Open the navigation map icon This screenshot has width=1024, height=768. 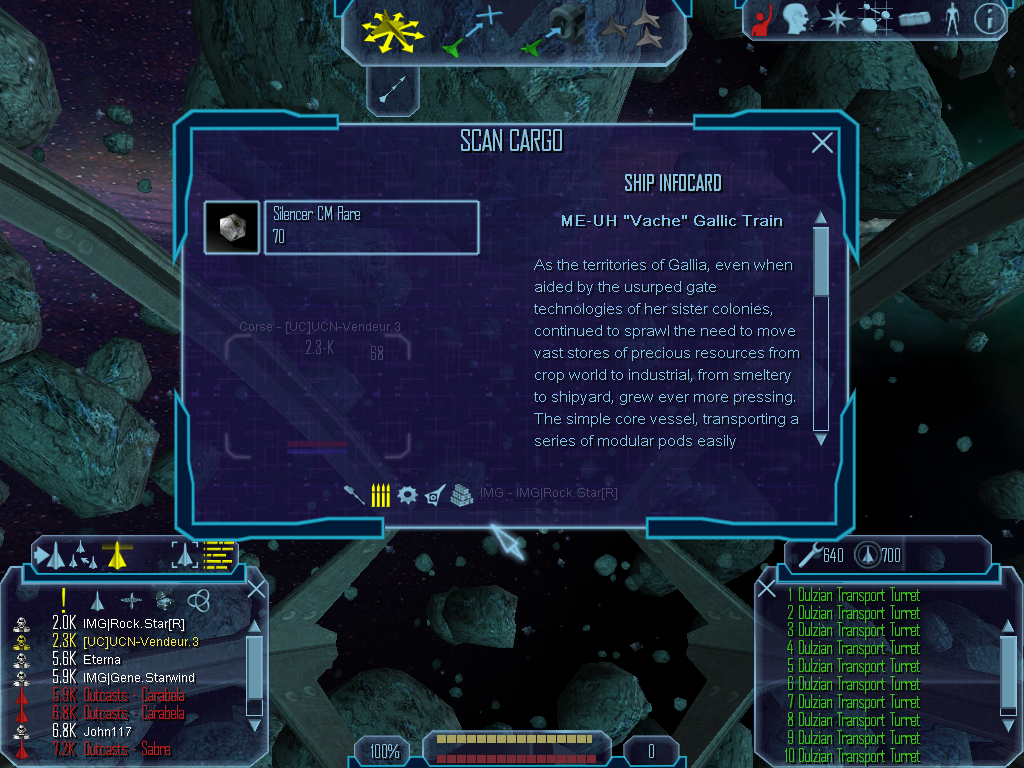coord(873,19)
